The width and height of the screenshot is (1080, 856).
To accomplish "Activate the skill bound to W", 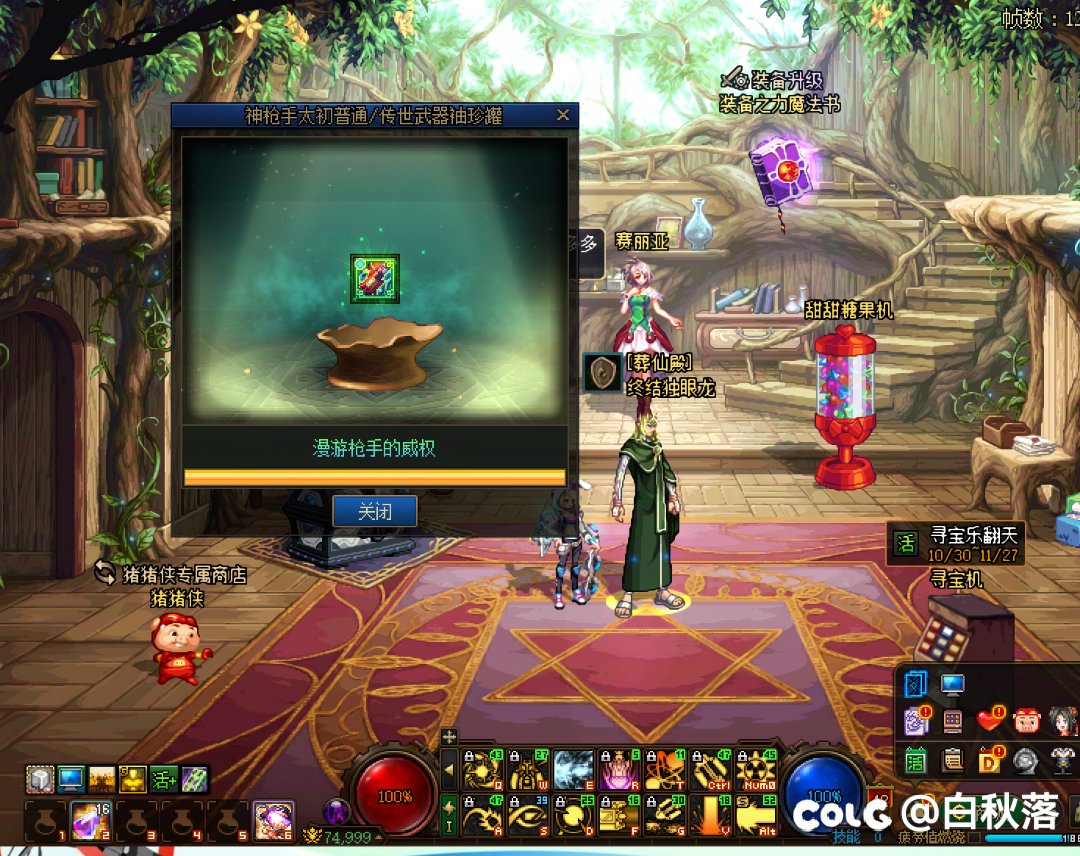I will 528,770.
